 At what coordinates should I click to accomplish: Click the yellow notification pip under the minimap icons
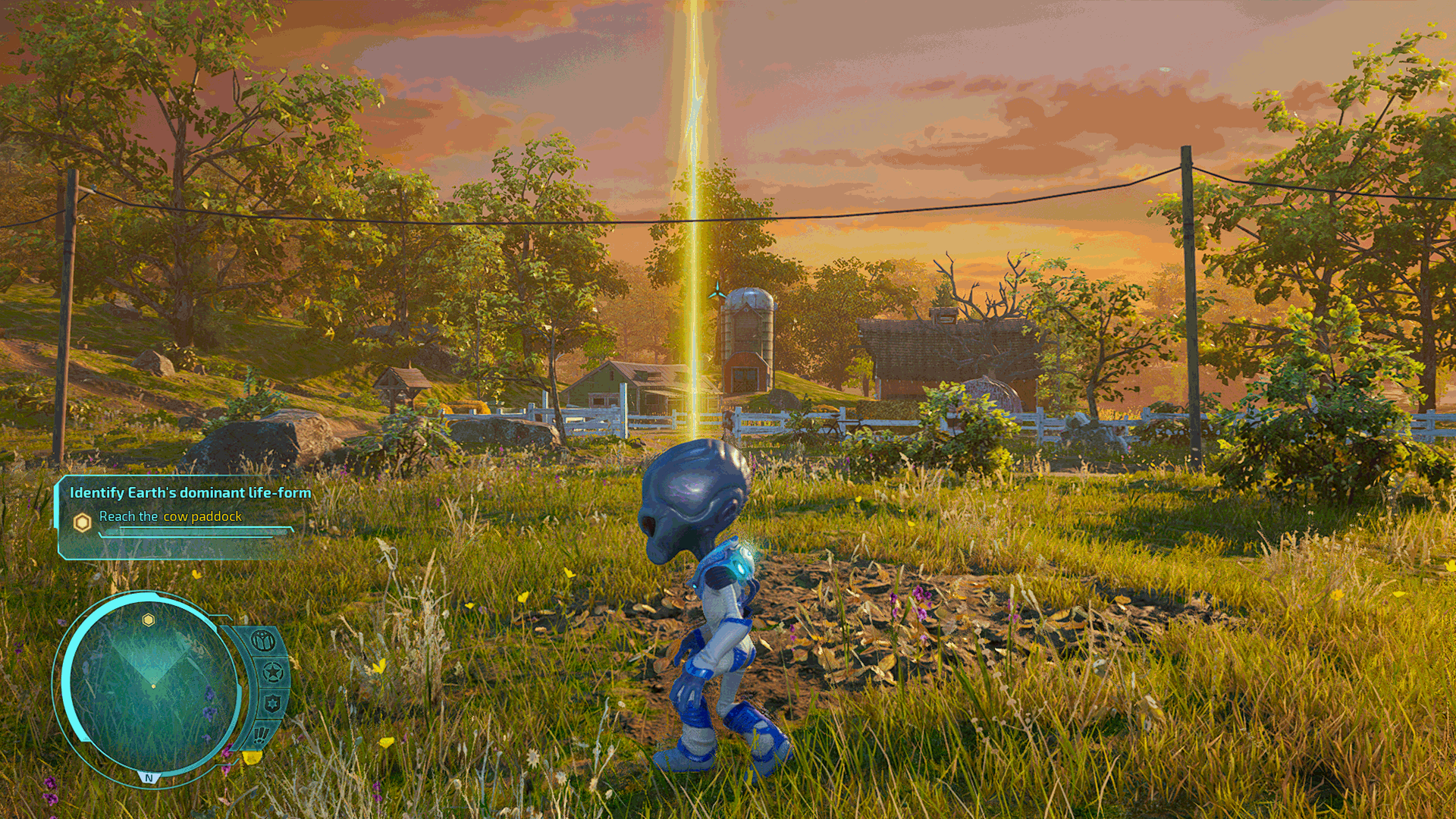click(x=253, y=758)
